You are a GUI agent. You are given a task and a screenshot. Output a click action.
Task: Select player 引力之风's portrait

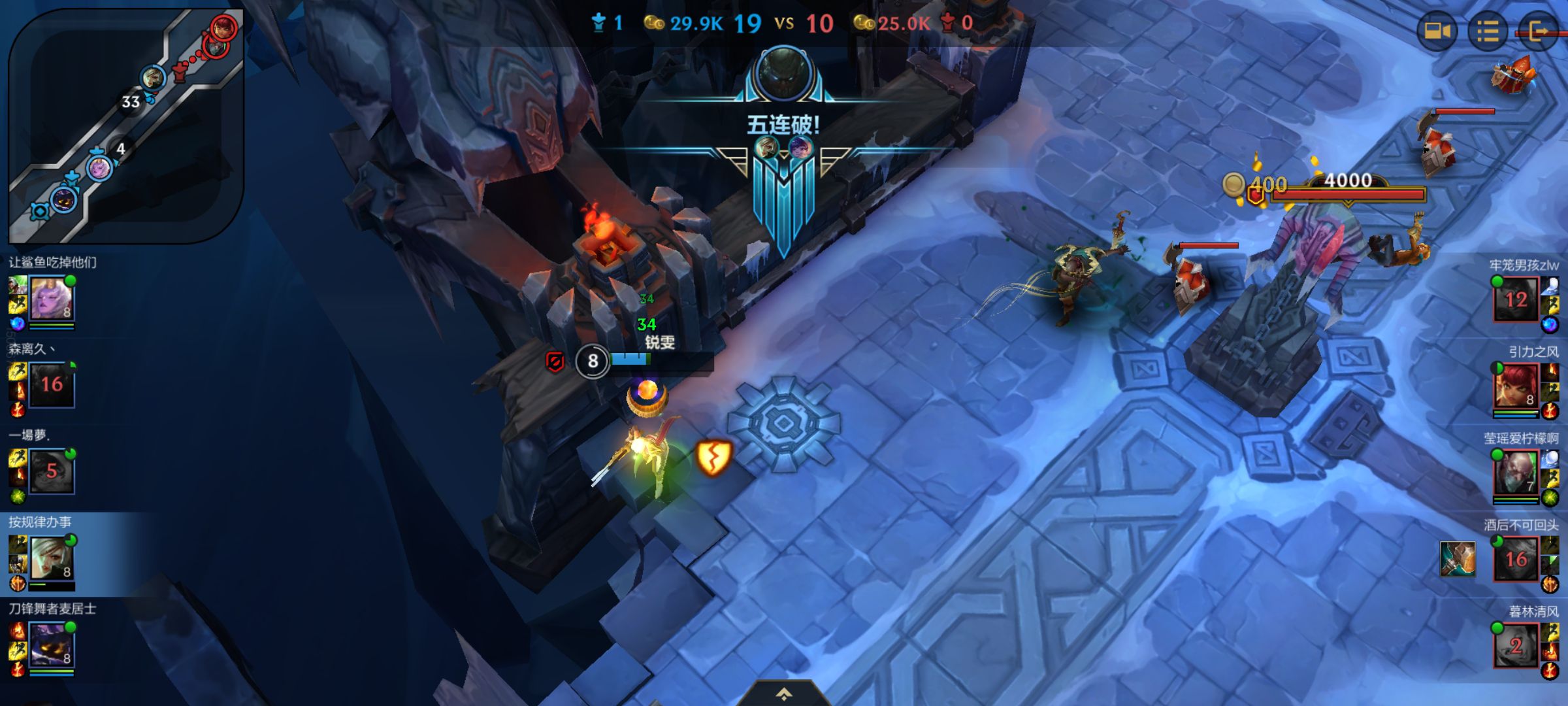1516,386
